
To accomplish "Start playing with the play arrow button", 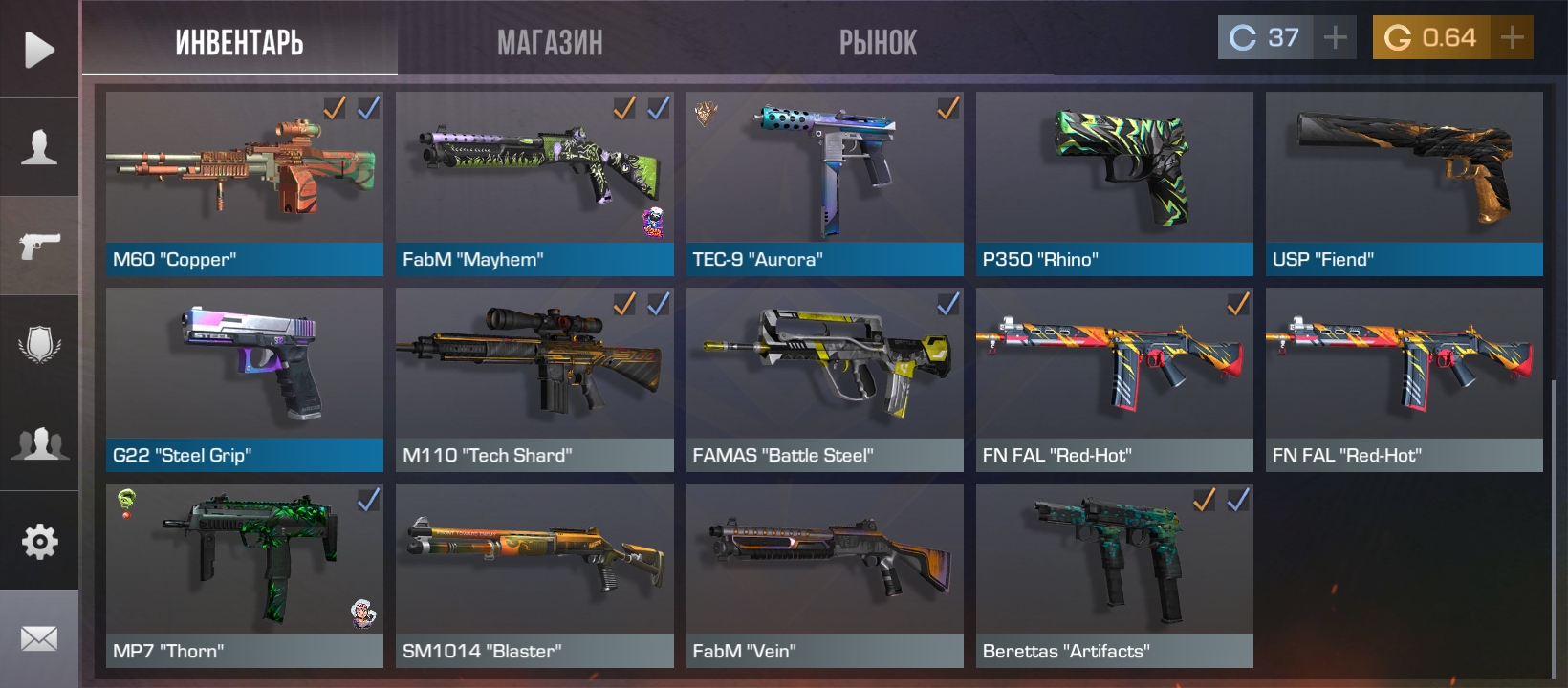I will click(39, 50).
